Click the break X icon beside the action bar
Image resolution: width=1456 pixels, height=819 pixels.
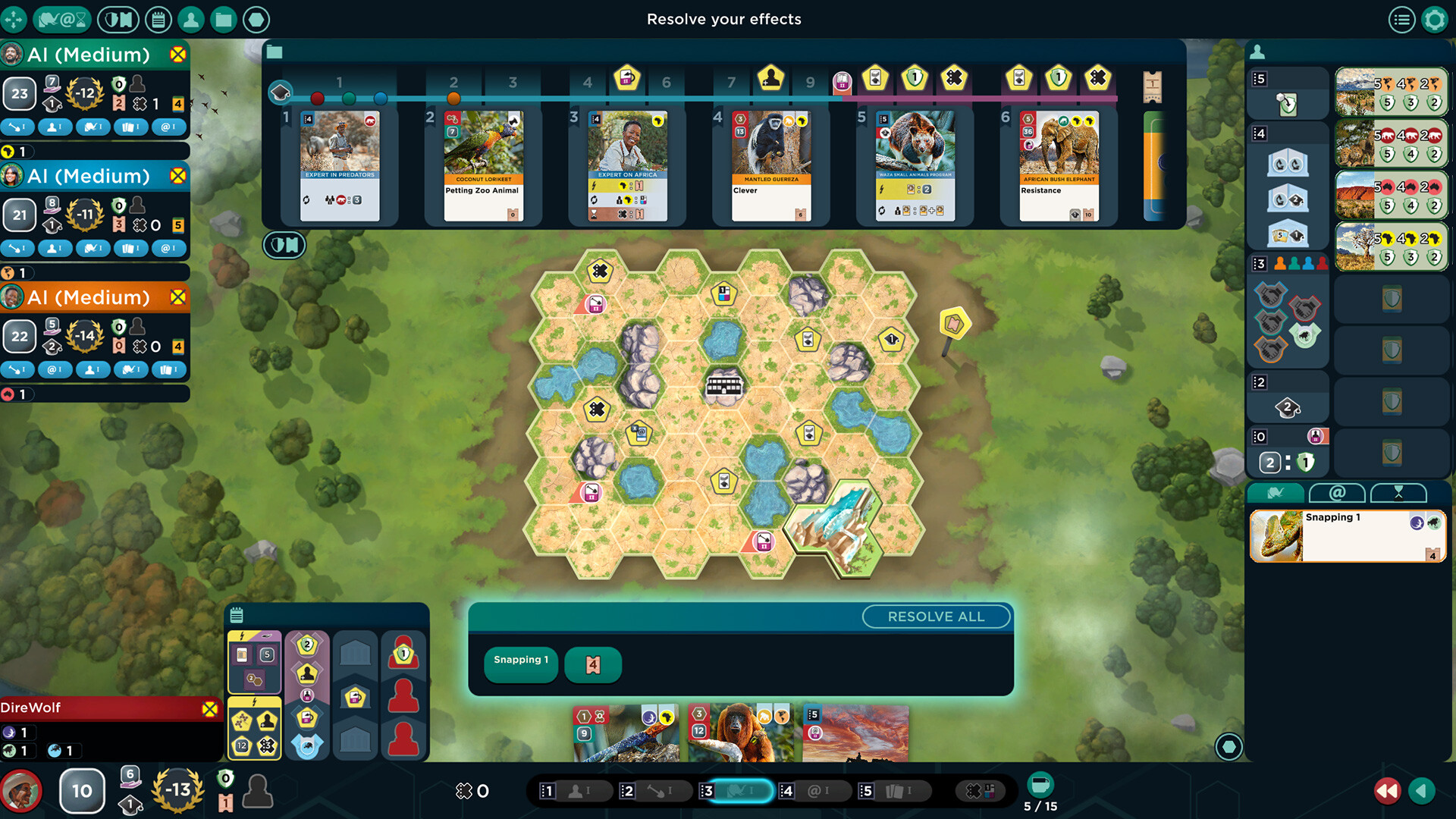[979, 791]
